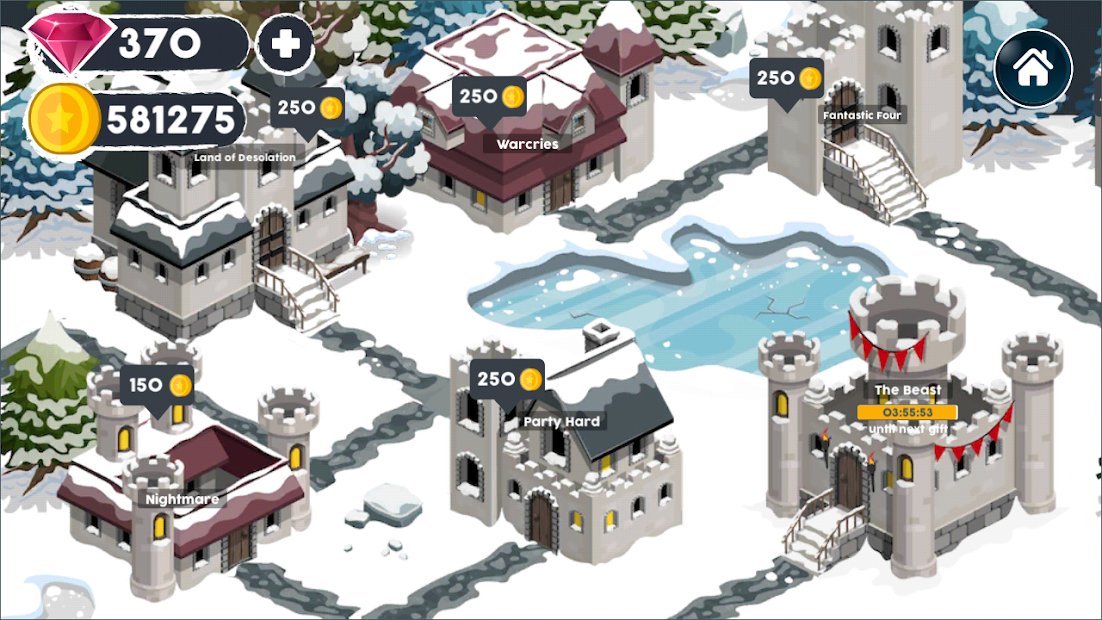Enter the Nightmare level

coord(181,498)
